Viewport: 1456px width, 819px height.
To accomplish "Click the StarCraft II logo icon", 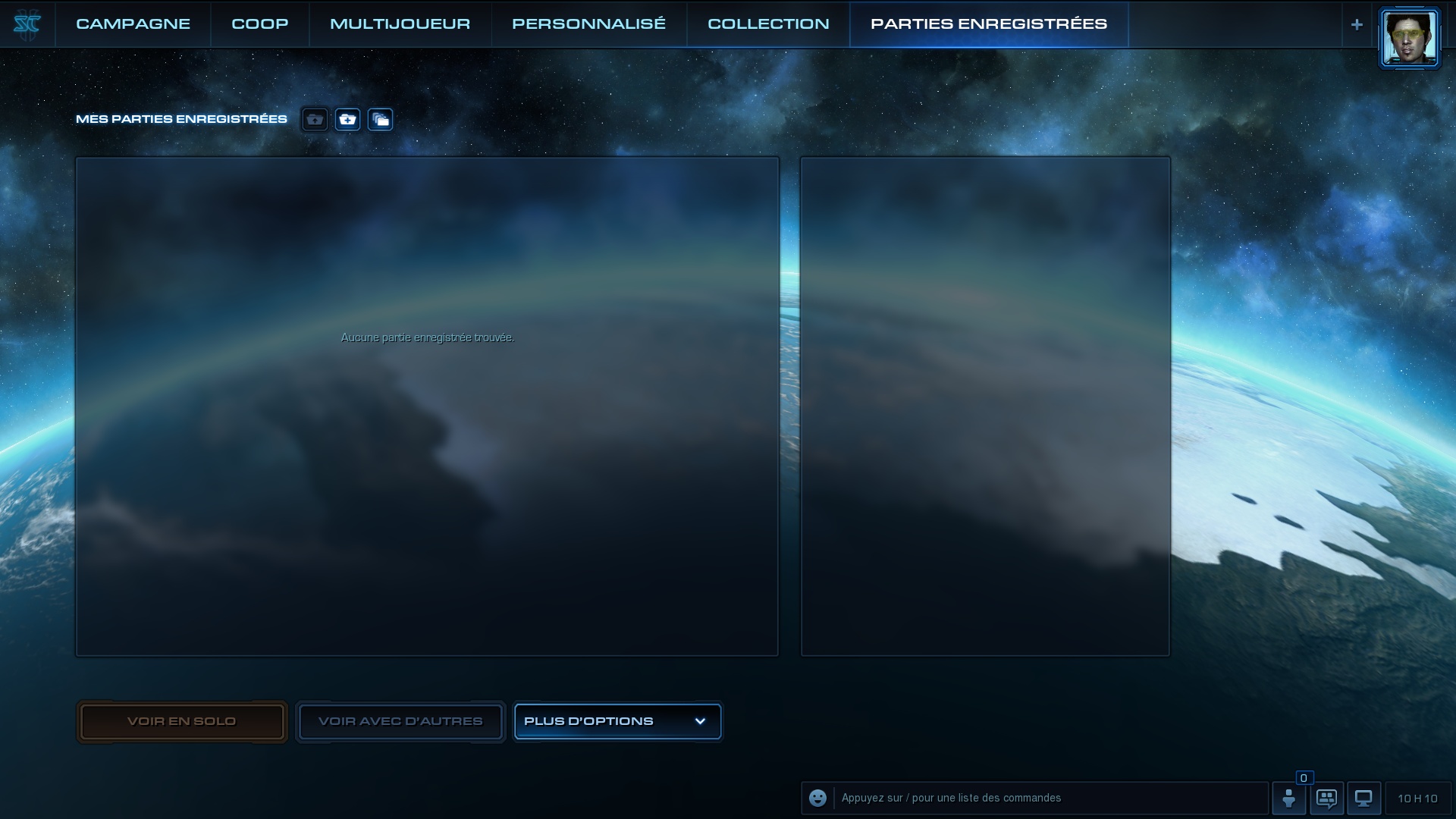I will 27,25.
